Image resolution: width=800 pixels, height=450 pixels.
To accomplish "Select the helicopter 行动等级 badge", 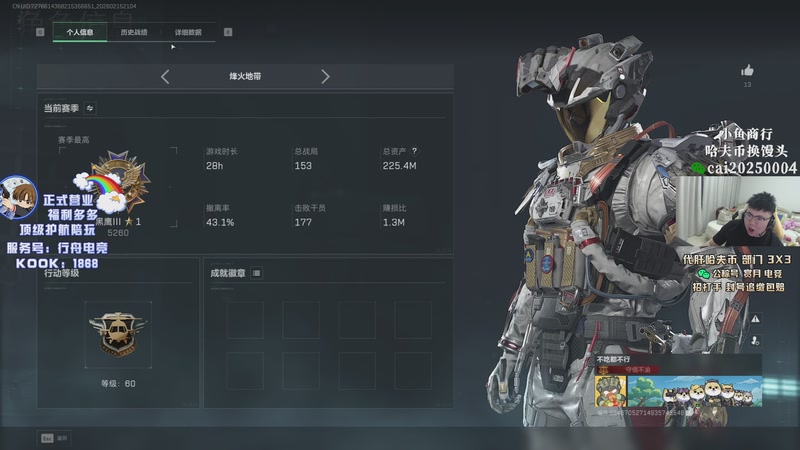I will pyautogui.click(x=117, y=331).
